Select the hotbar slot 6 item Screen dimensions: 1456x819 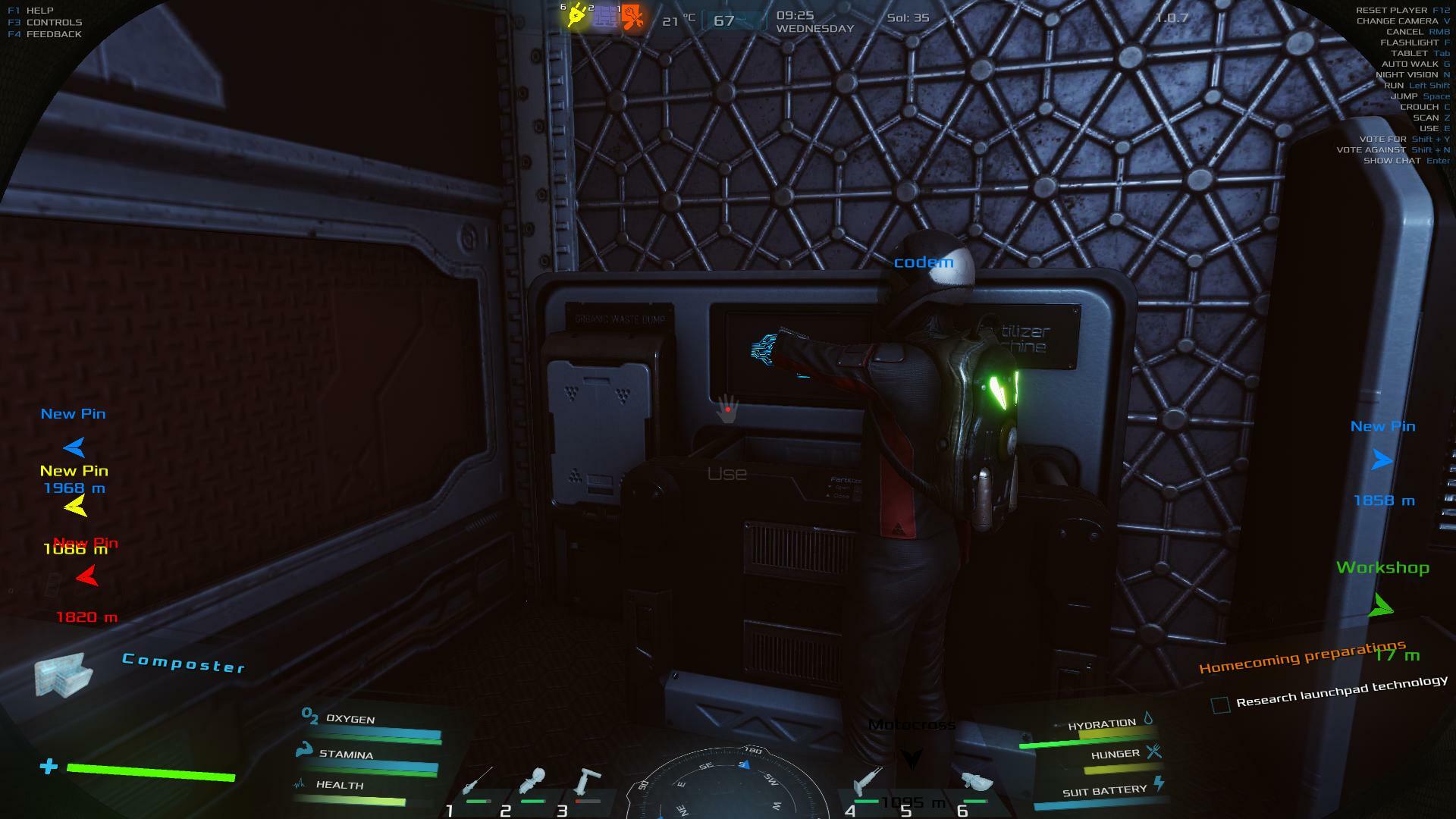point(977,783)
